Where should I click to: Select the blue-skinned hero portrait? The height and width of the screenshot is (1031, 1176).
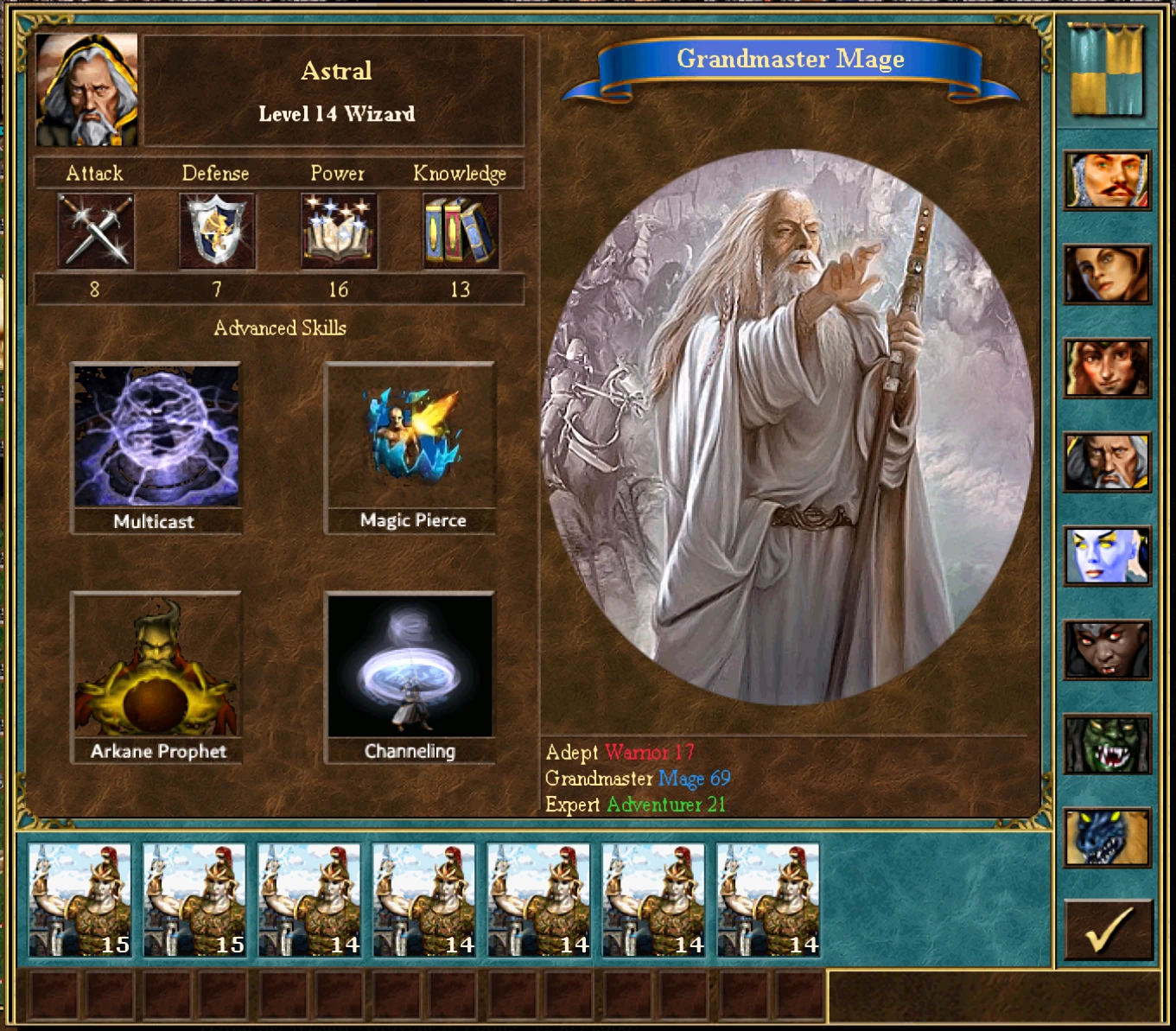click(1107, 556)
